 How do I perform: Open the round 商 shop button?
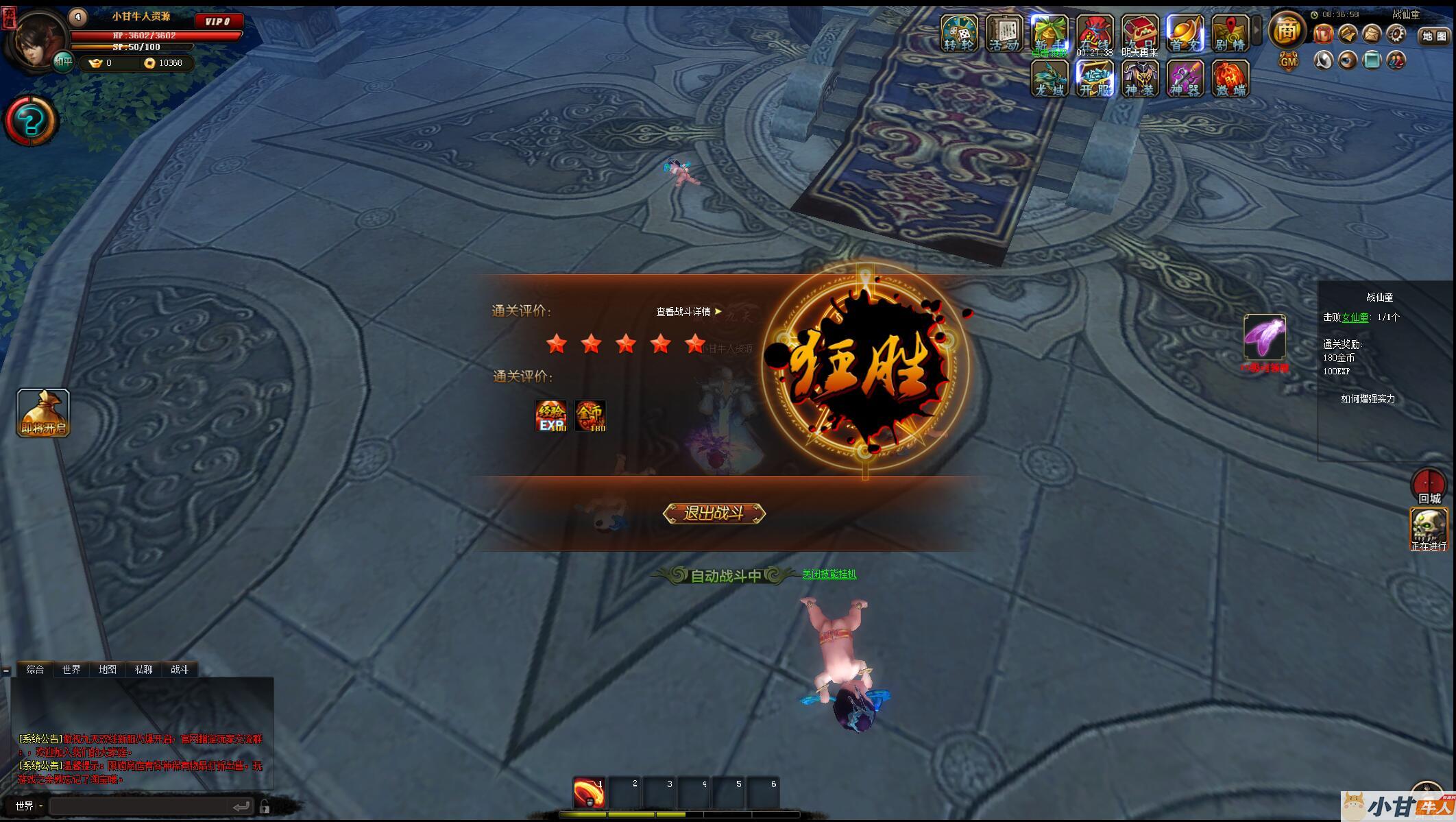(x=1287, y=30)
